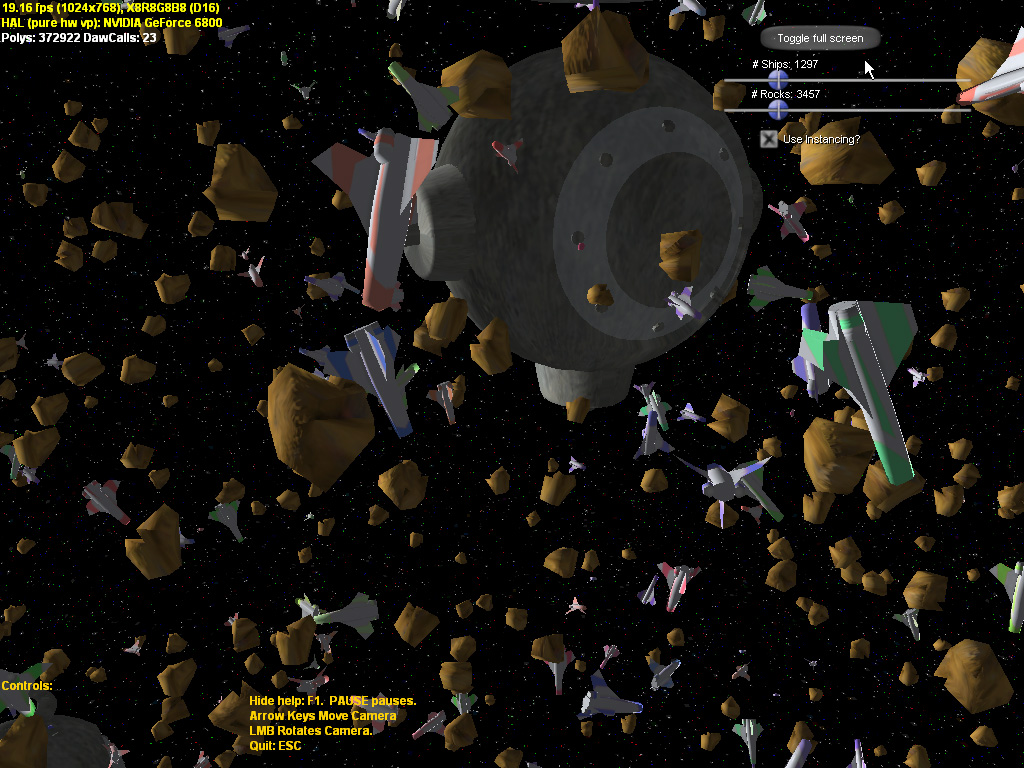Click the Toggle full screen button
The image size is (1024, 768).
[819, 38]
